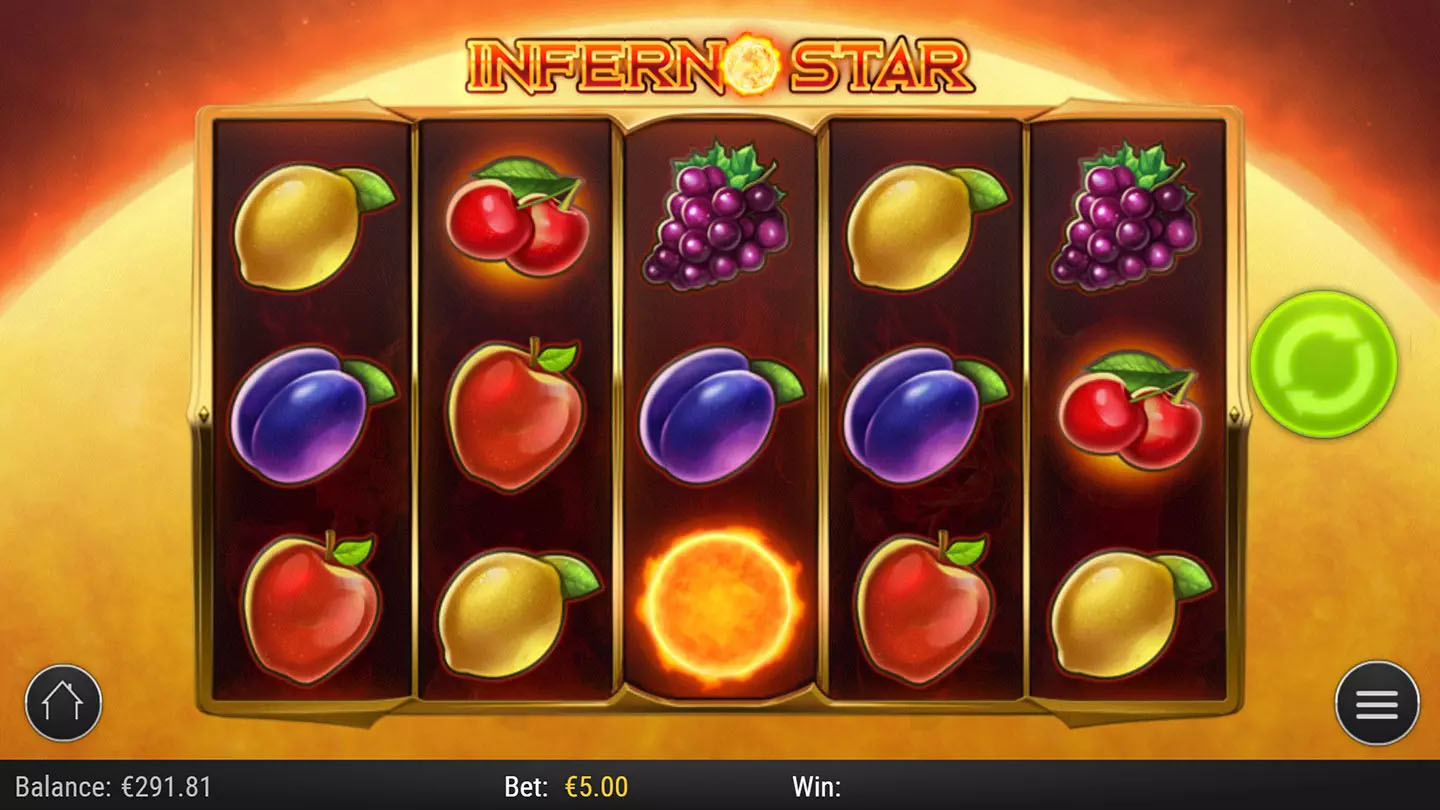The height and width of the screenshot is (810, 1440).
Task: Open the Inferno Star logo
Action: [720, 65]
